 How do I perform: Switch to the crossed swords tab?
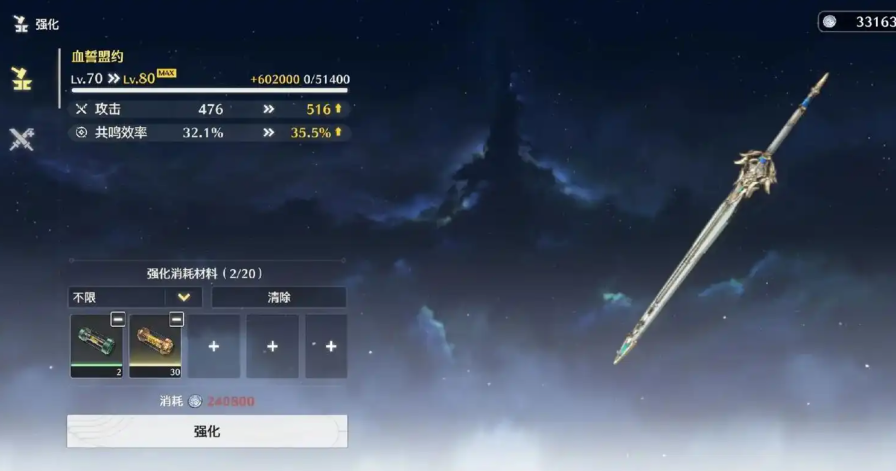(21, 139)
